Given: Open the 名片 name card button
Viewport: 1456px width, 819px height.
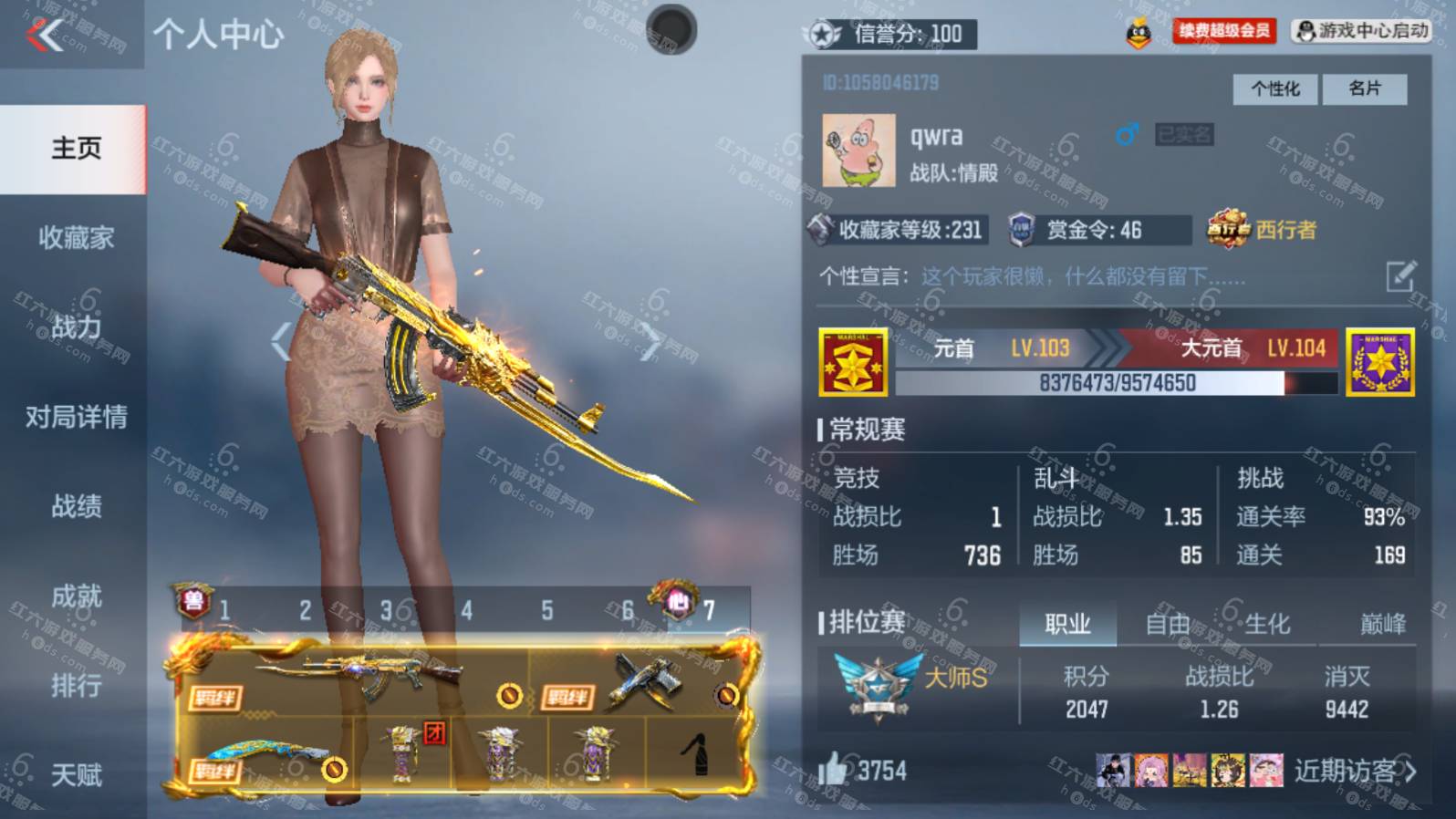Looking at the screenshot, I should coord(1365,88).
